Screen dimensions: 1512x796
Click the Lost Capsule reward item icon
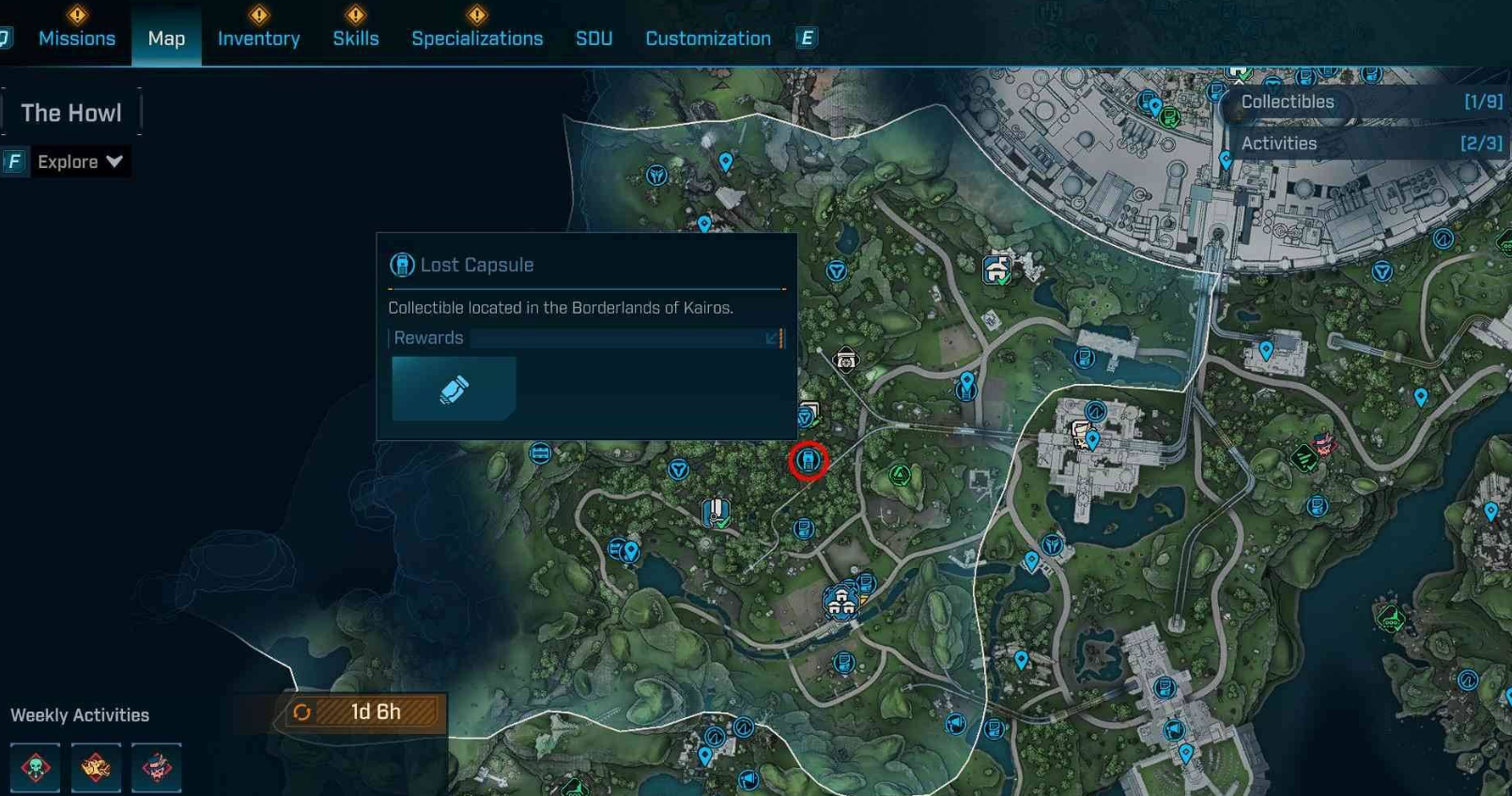click(x=454, y=389)
